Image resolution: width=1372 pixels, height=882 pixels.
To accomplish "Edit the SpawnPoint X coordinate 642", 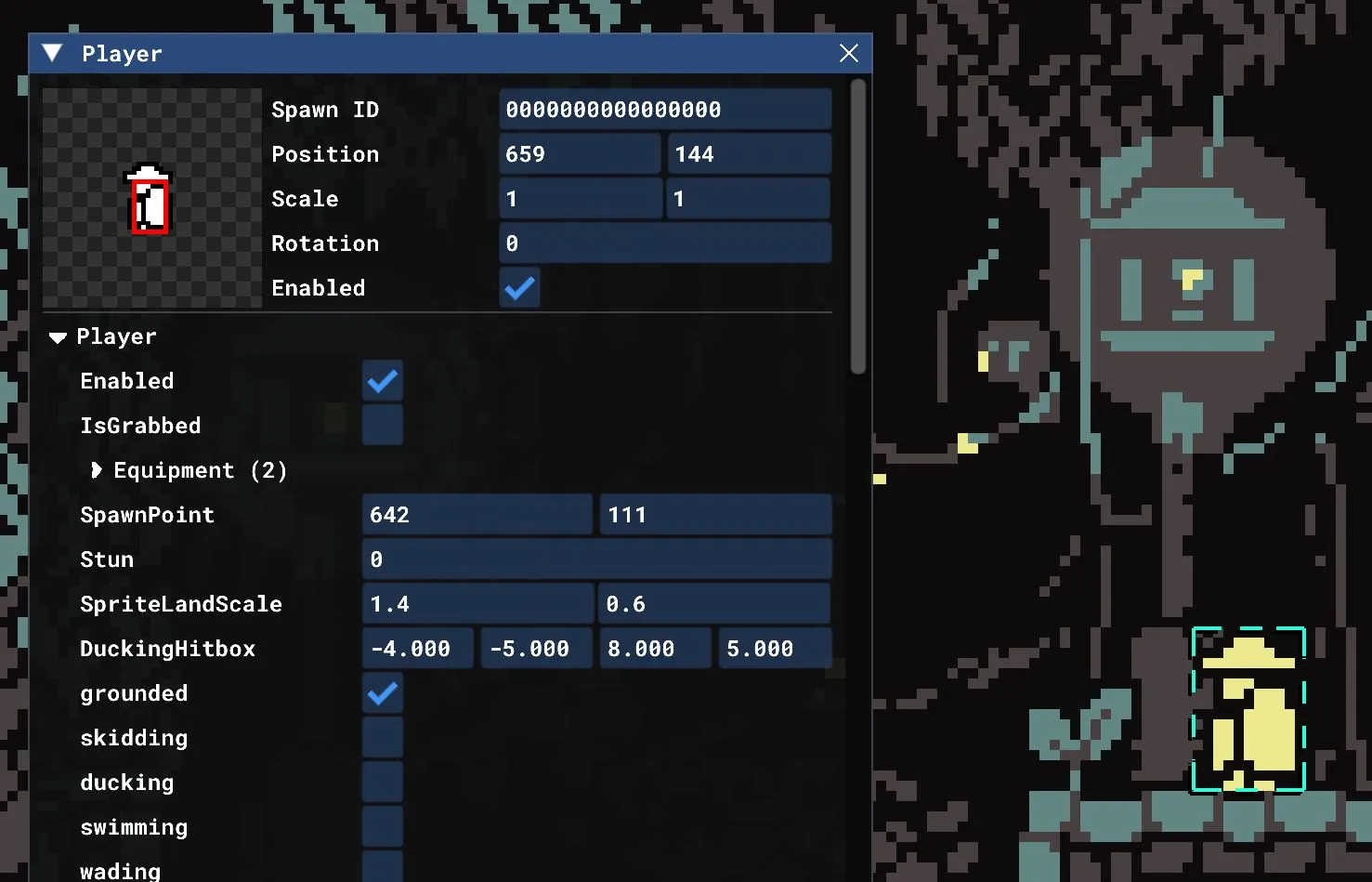I will 477,514.
